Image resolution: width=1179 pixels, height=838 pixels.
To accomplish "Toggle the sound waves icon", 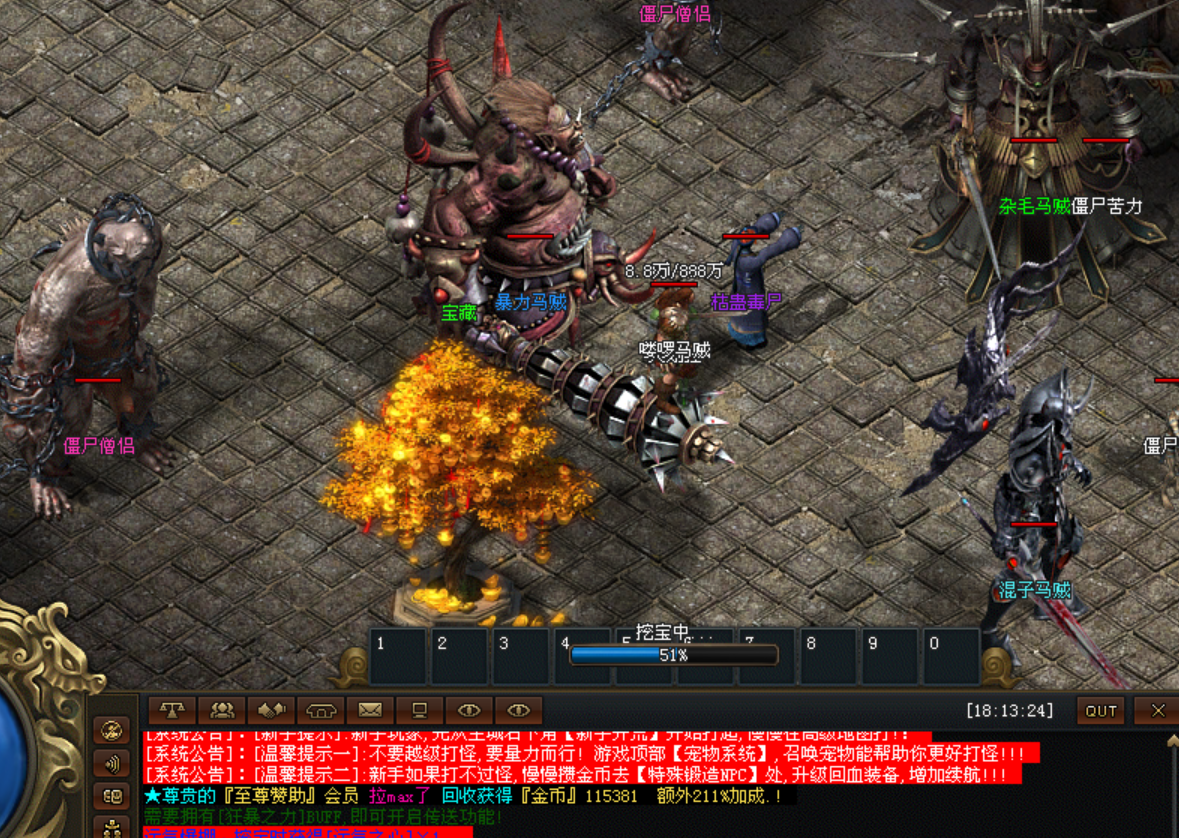I will click(112, 764).
